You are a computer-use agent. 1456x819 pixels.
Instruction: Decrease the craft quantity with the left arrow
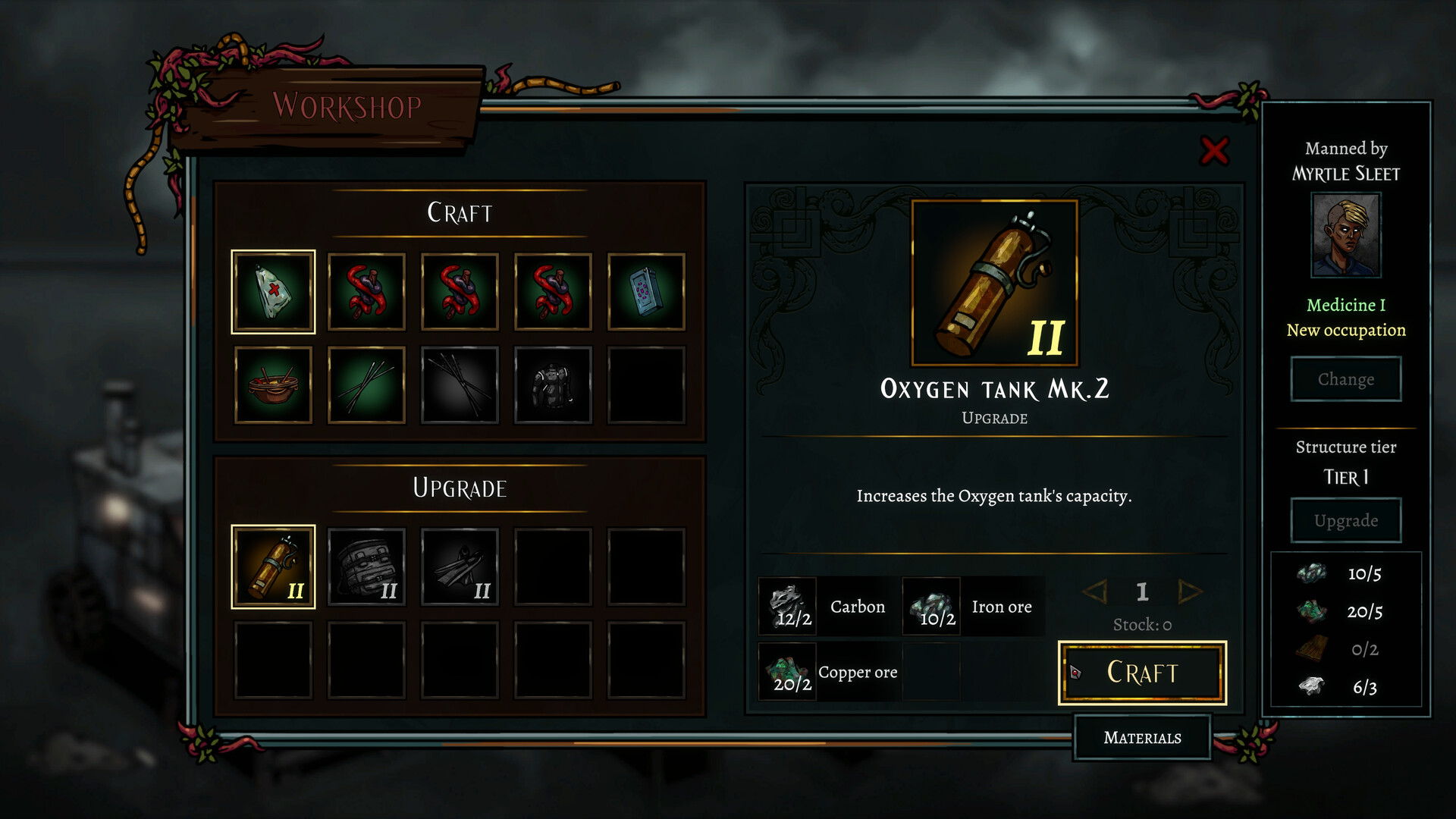[x=1095, y=591]
